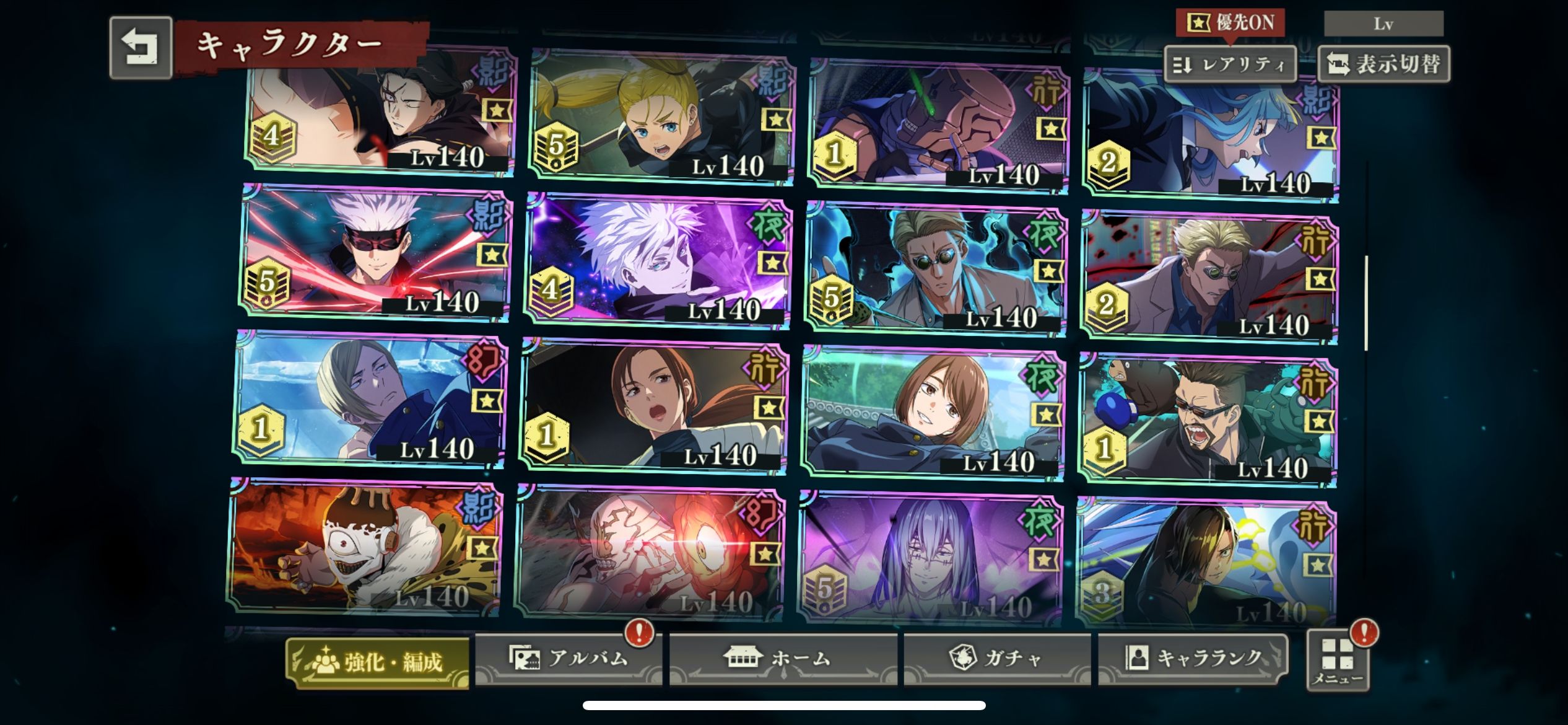The width and height of the screenshot is (1568, 725).
Task: Select the Nanami card with blue flames
Action: tap(936, 271)
